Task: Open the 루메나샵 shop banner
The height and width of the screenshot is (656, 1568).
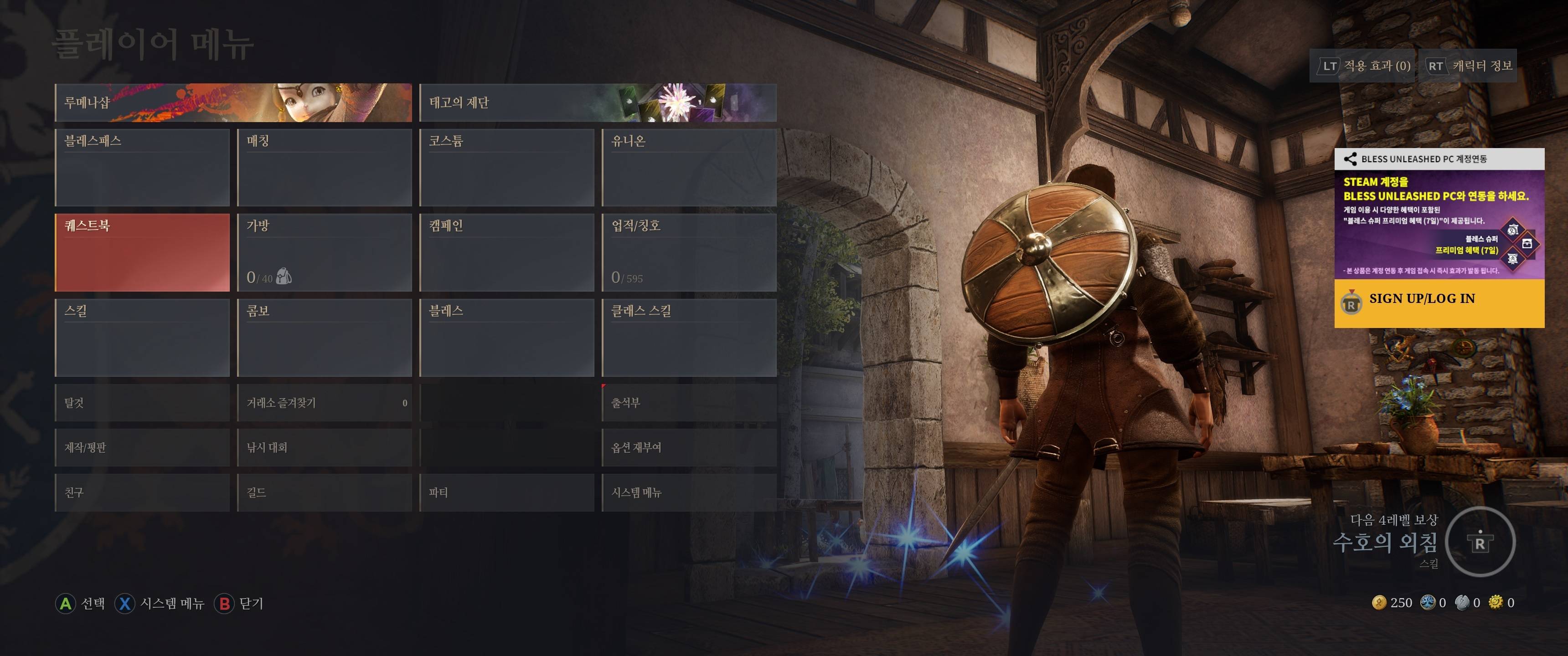Action: (x=233, y=103)
